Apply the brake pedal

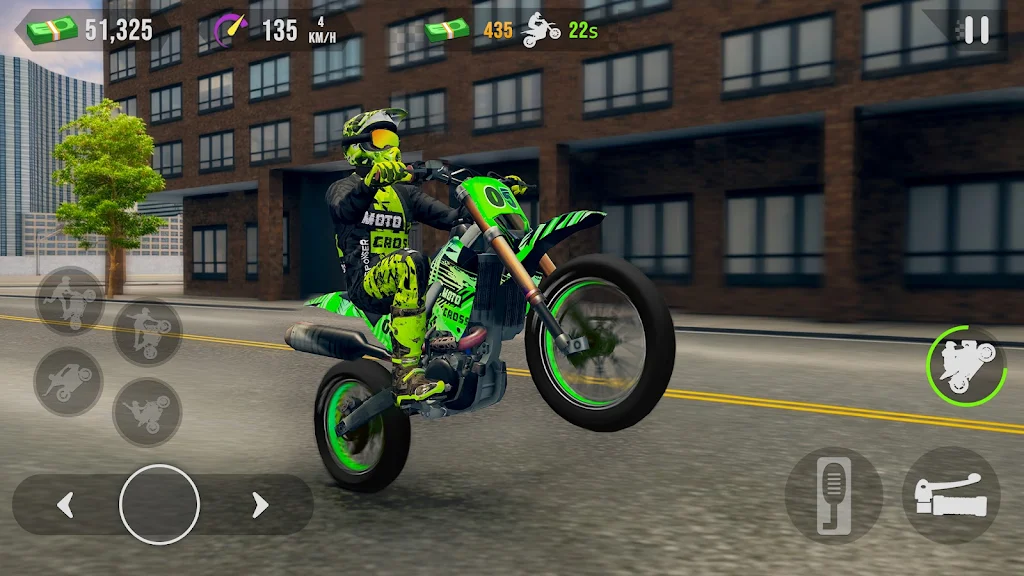(833, 495)
